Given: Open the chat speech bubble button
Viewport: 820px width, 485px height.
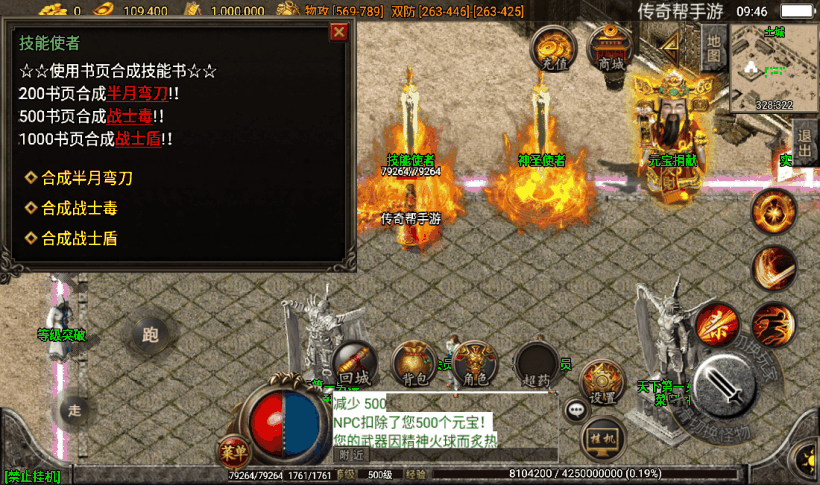Looking at the screenshot, I should (x=575, y=409).
